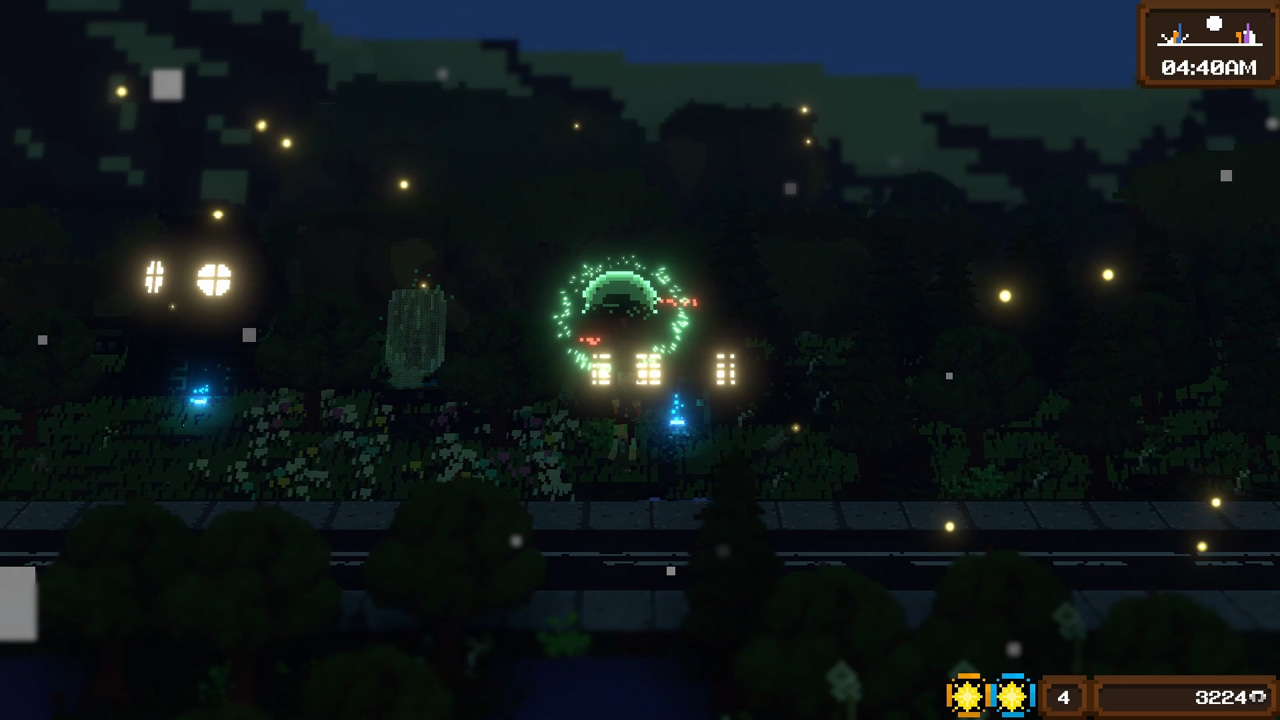Click the 04:40AM time display
Screen dimensions: 1280x720
pos(1211,68)
